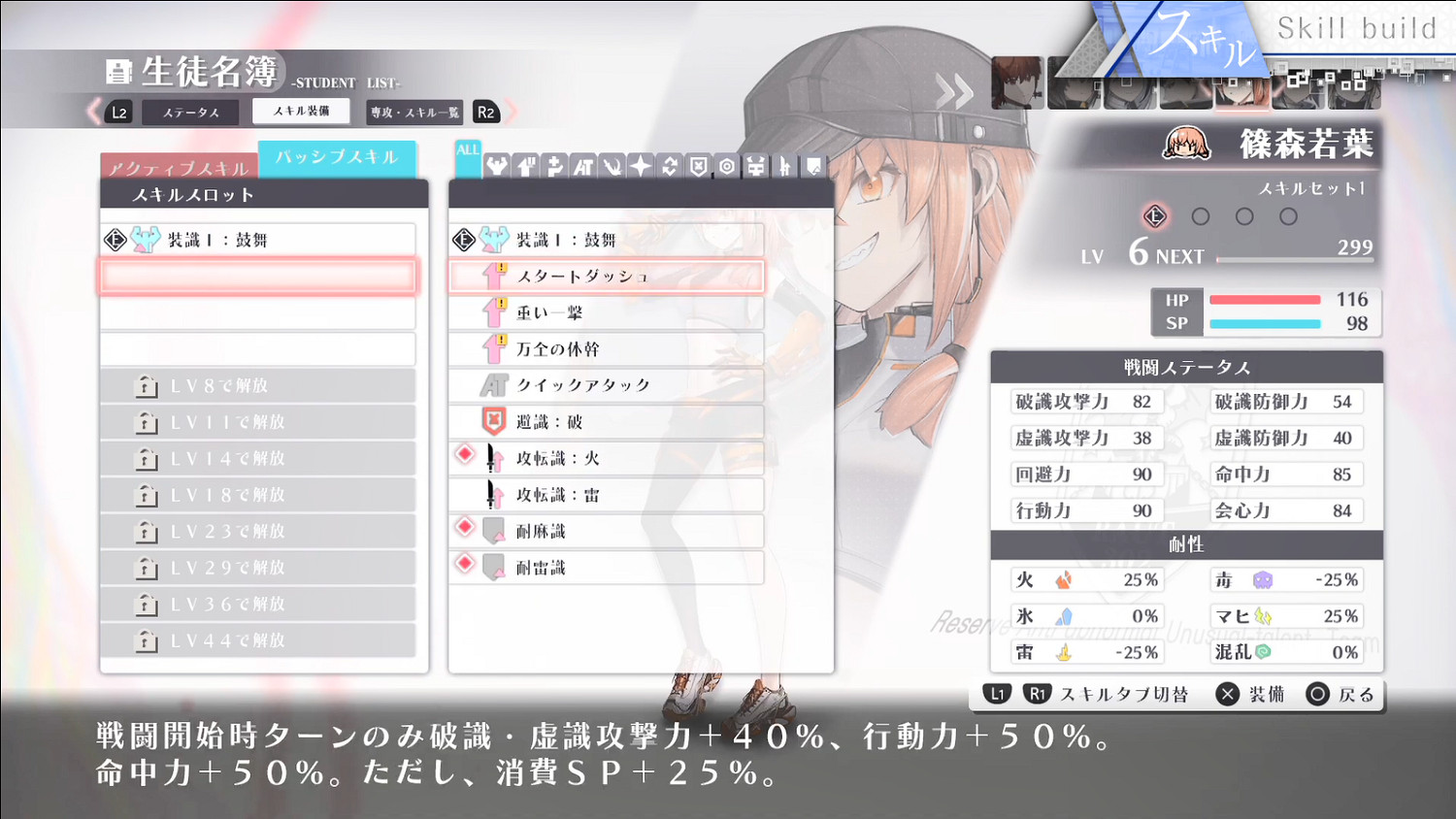Toggle the equip marker on 耐麻識
The height and width of the screenshot is (819, 1456).
click(x=464, y=528)
